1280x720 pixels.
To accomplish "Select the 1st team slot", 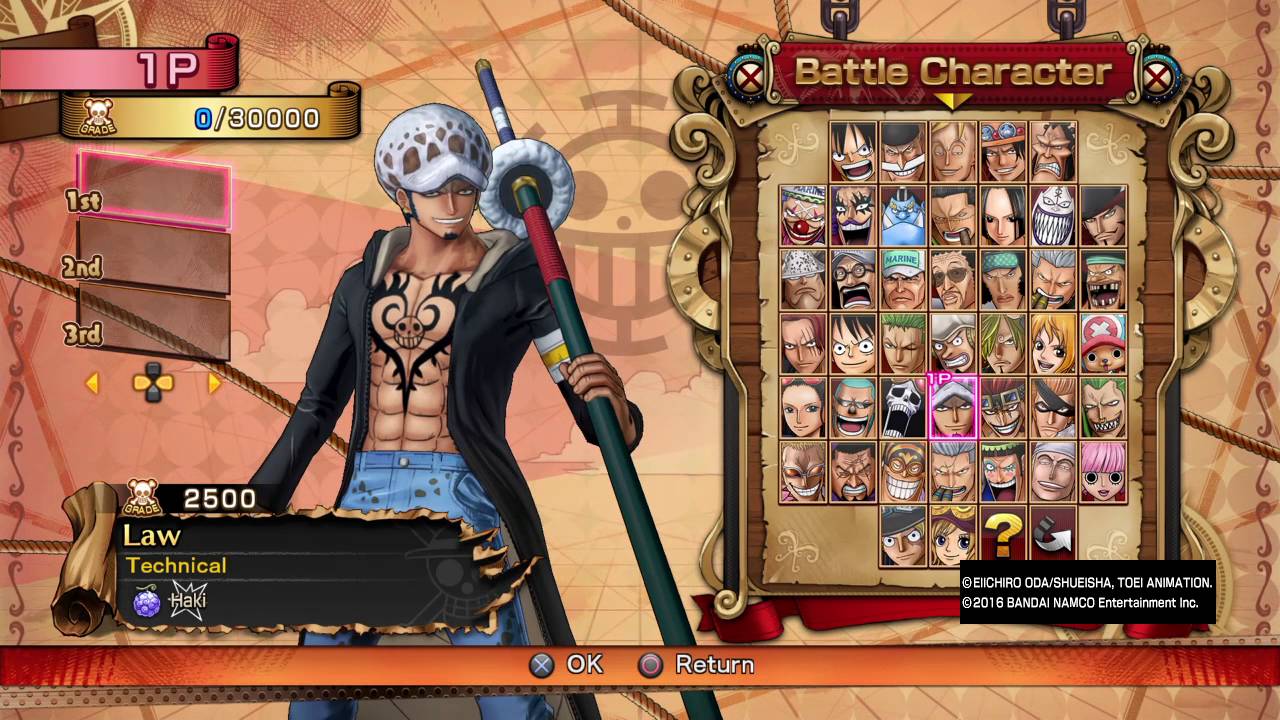I will pyautogui.click(x=154, y=192).
